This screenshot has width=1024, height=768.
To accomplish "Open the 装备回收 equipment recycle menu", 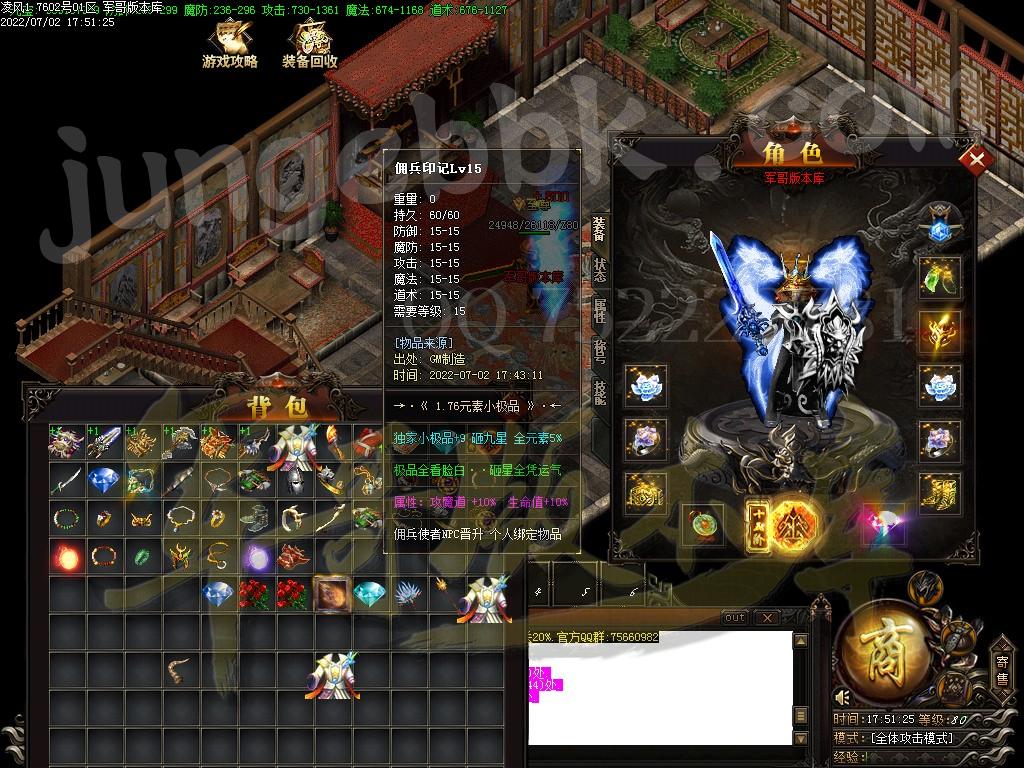I will tap(309, 44).
